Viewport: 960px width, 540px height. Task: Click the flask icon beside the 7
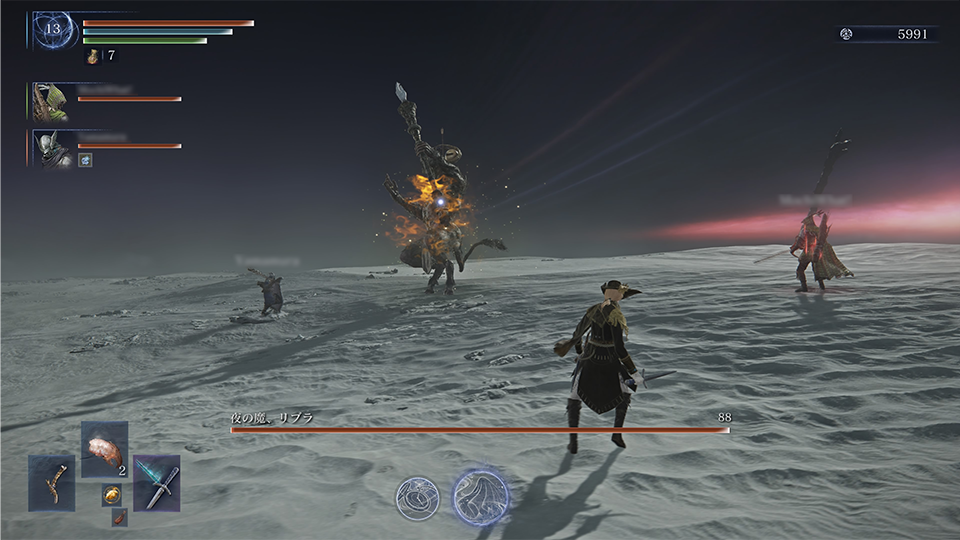point(94,56)
